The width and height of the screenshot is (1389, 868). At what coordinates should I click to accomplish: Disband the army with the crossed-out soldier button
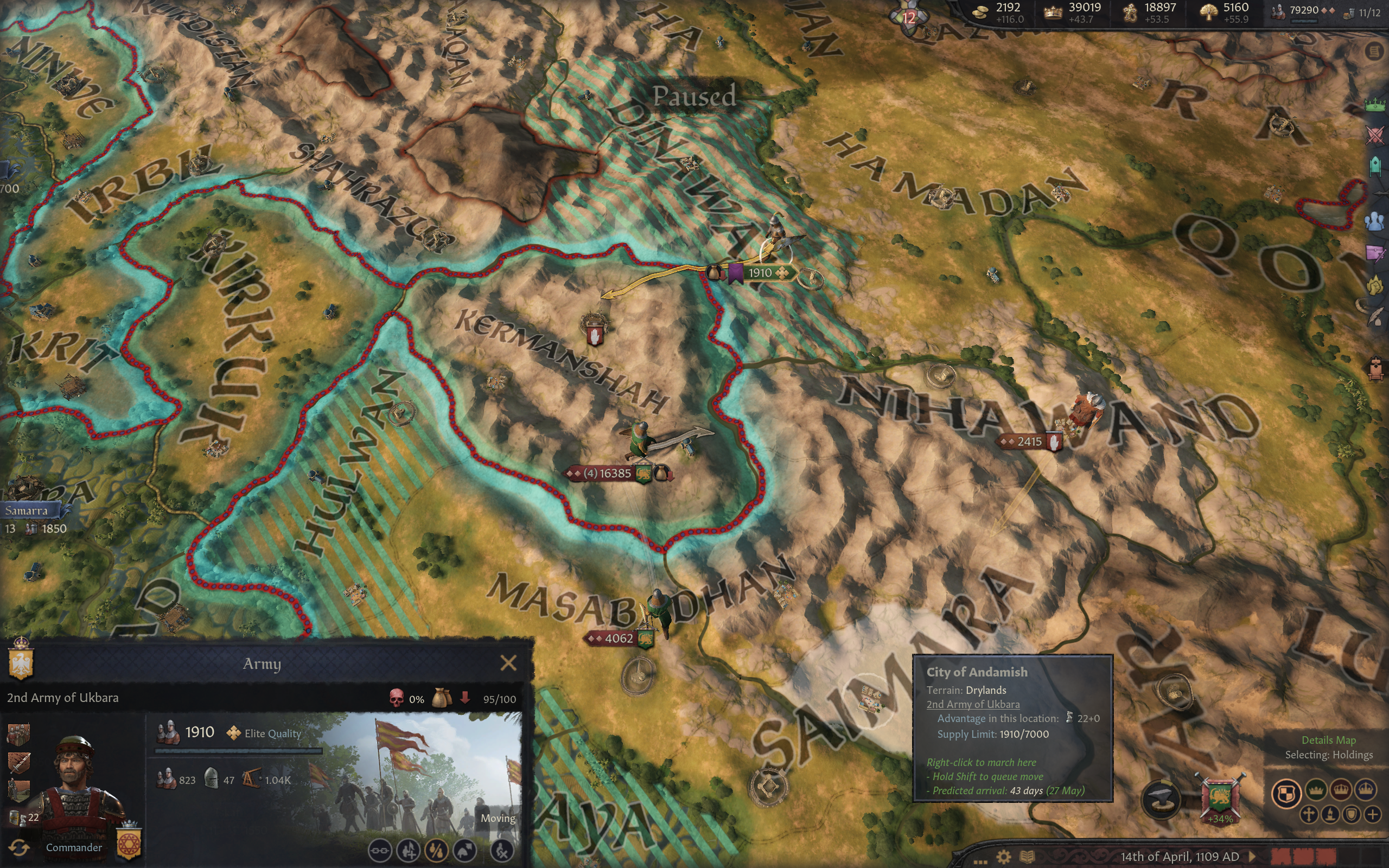click(502, 850)
